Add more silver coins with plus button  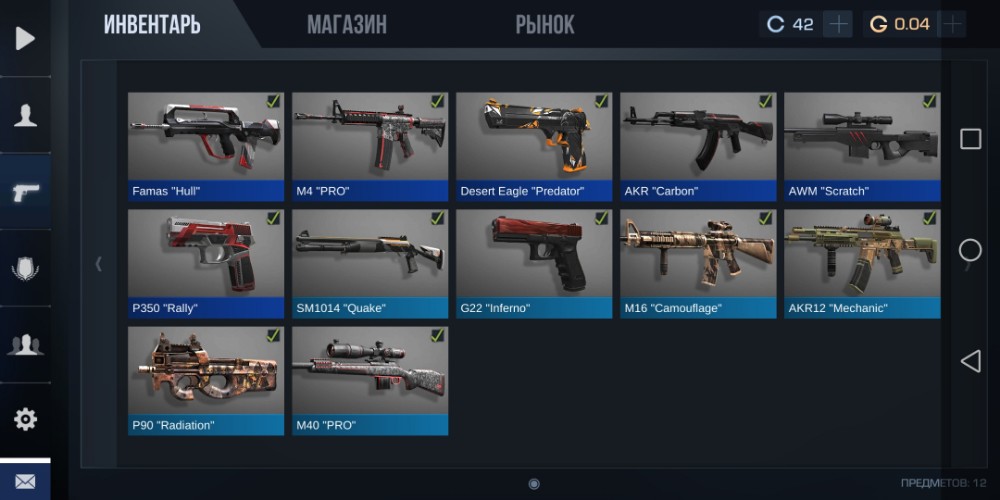pos(837,24)
